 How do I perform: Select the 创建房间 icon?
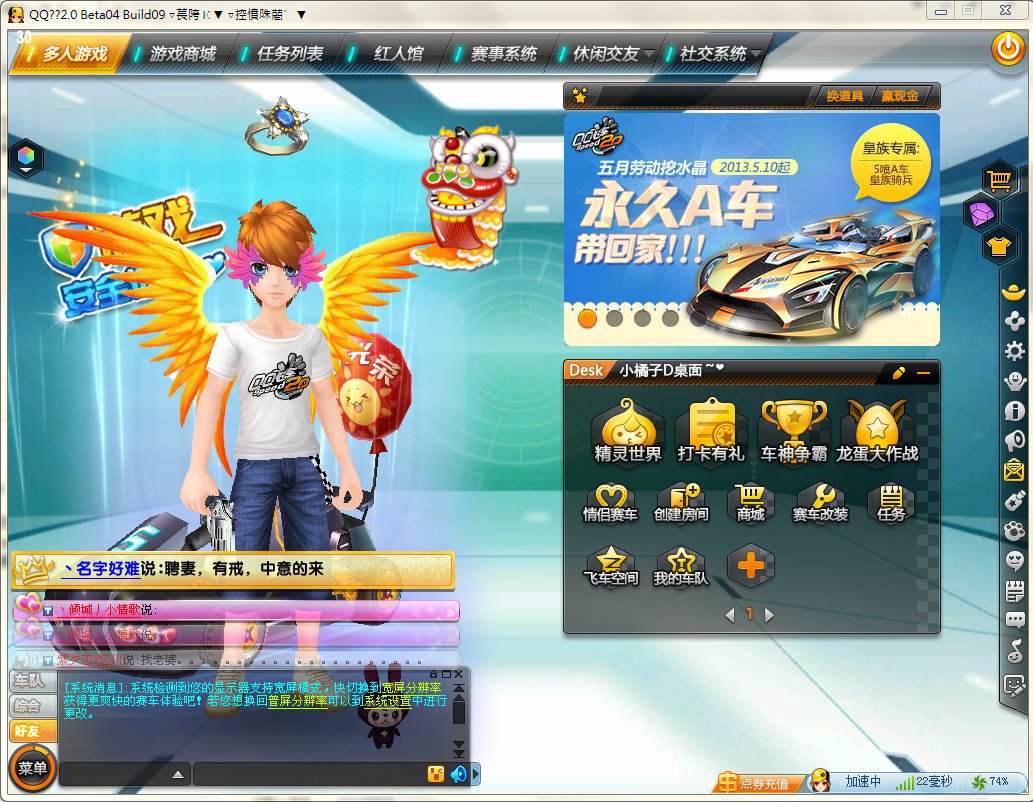(x=682, y=503)
